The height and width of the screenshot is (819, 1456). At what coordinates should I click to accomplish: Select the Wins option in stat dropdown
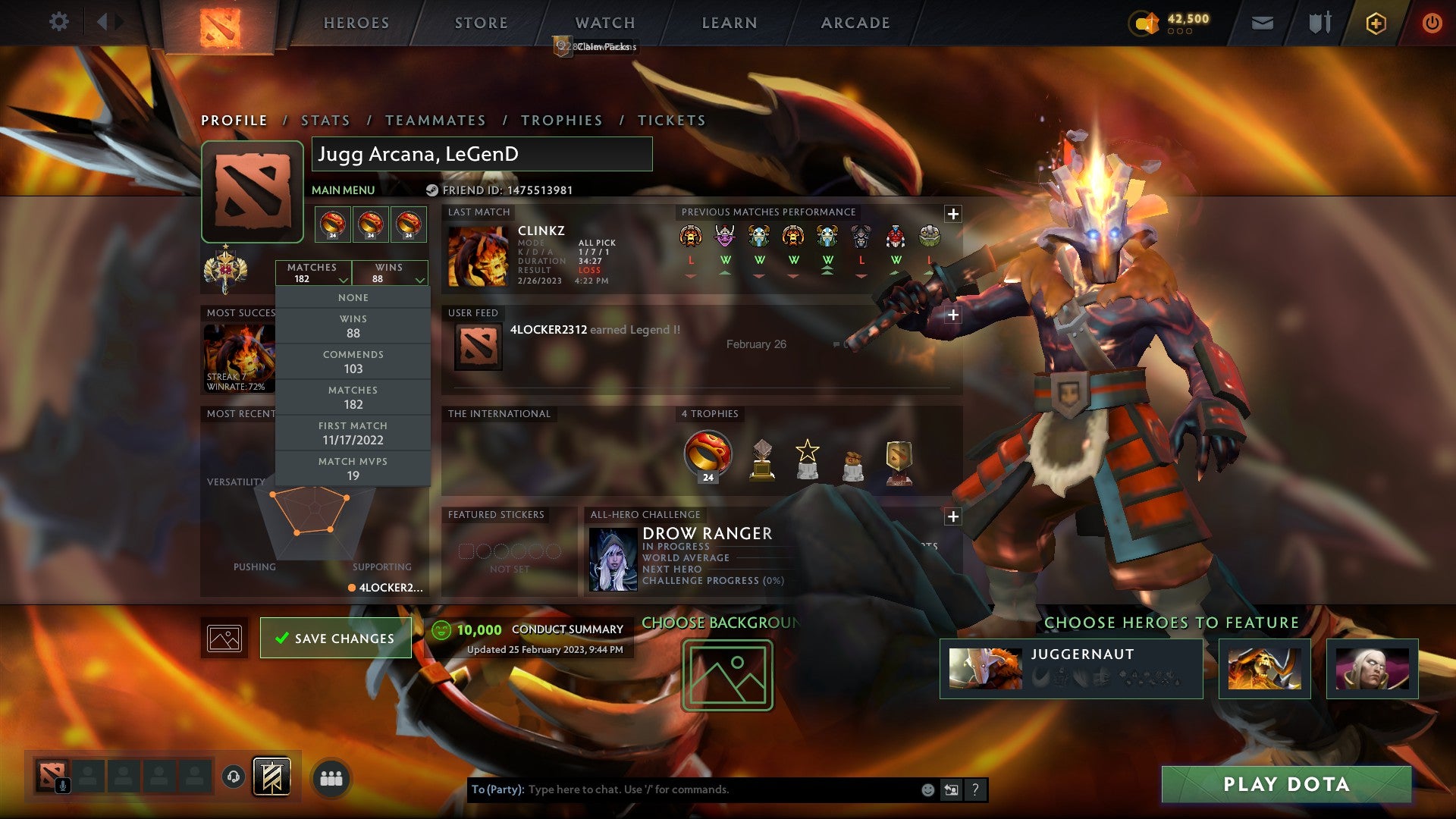(353, 324)
